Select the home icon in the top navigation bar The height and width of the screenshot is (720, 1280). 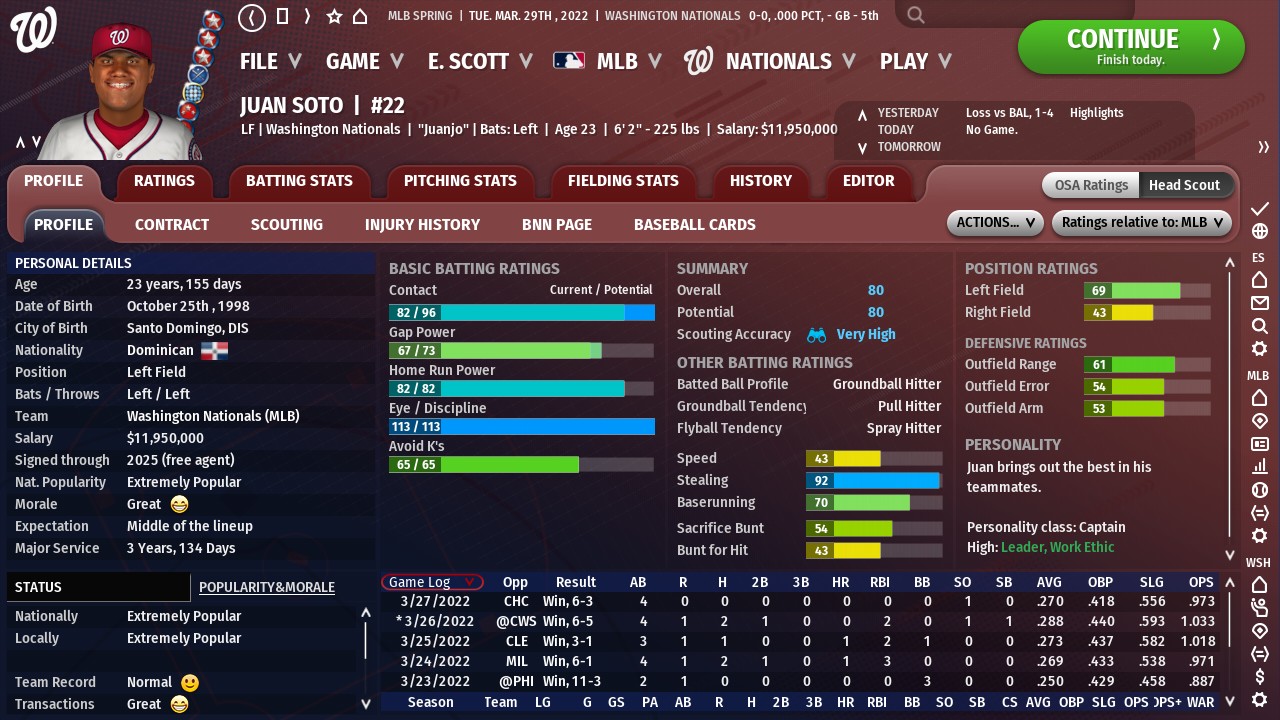tap(360, 16)
